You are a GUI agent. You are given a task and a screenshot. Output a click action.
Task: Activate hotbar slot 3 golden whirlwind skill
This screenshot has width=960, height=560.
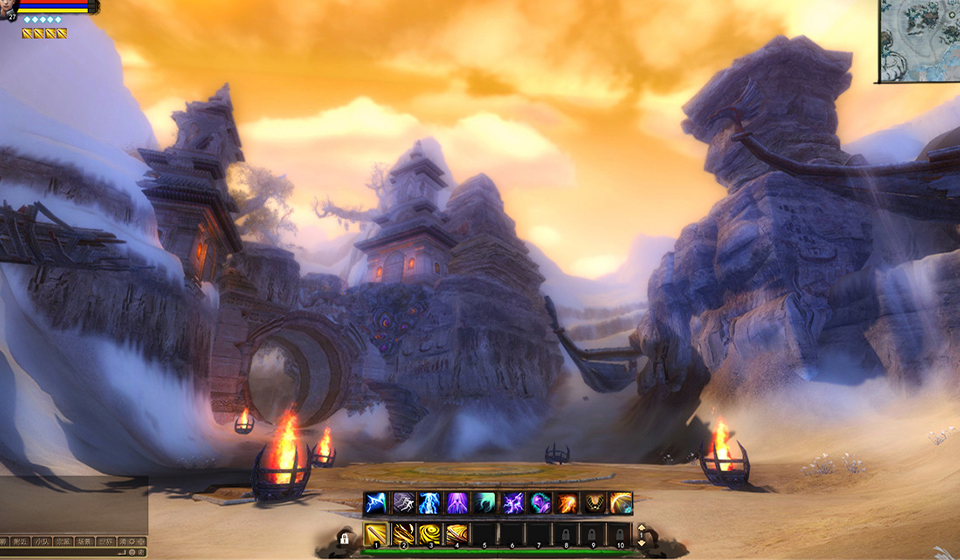(430, 535)
